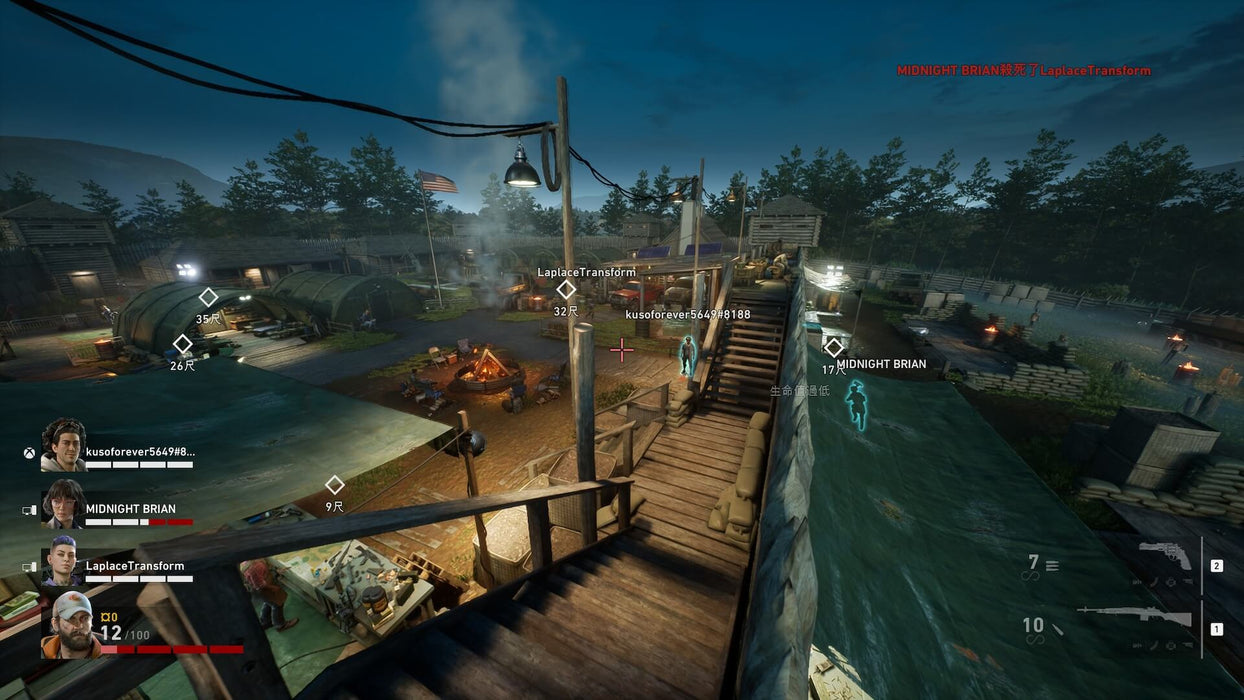
Task: Click MIDNIGHT BRIAN's teammate portrait
Action: pyautogui.click(x=64, y=504)
